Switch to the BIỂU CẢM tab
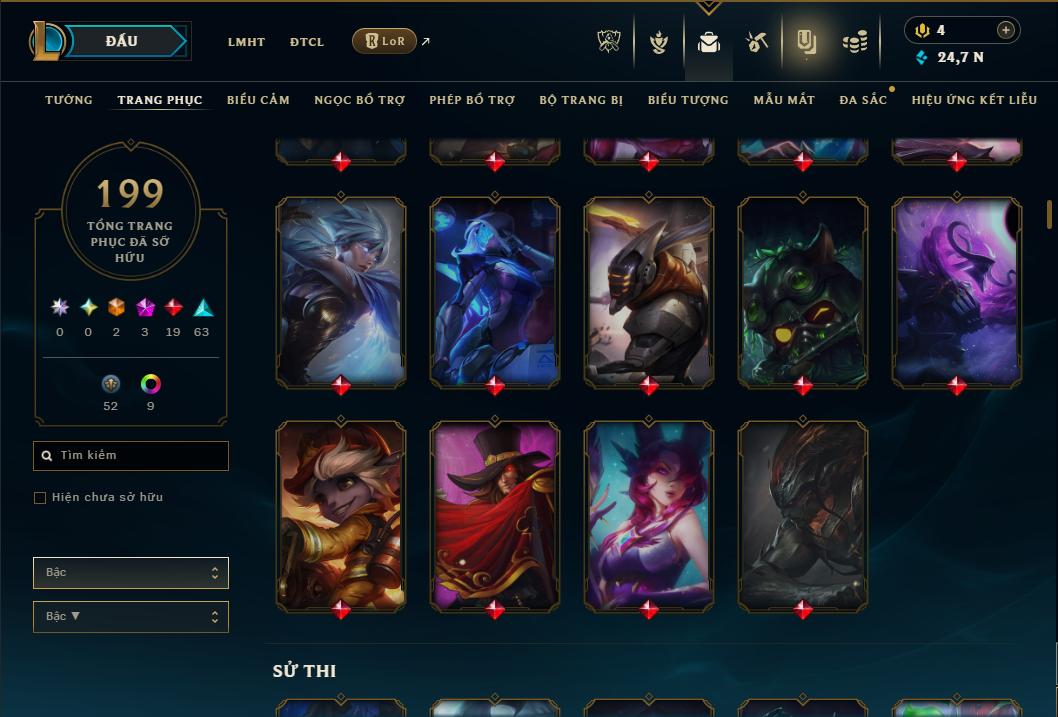Viewport: 1058px width, 717px height. point(258,100)
